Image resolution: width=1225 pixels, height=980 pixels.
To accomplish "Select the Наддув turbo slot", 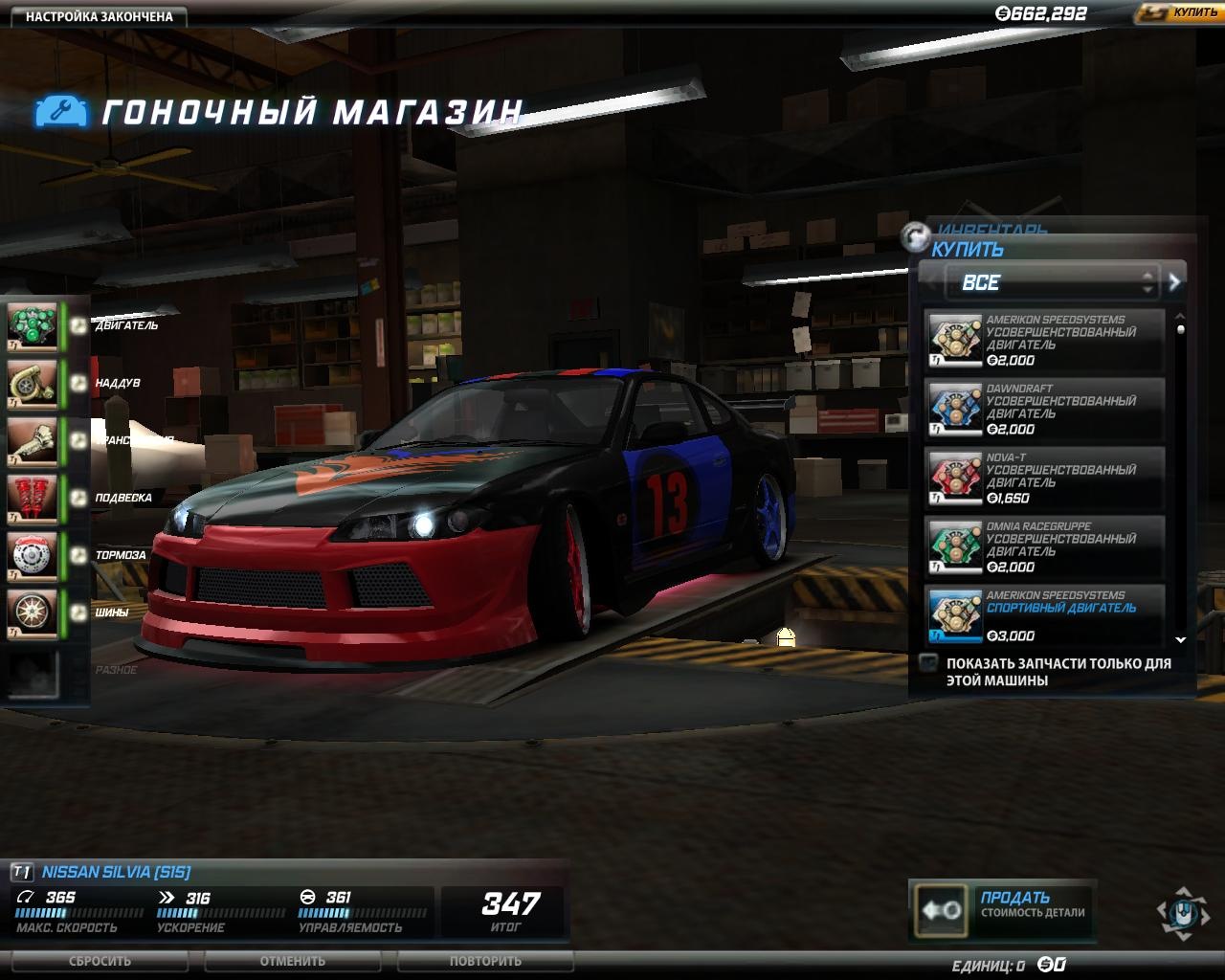I will [x=33, y=383].
